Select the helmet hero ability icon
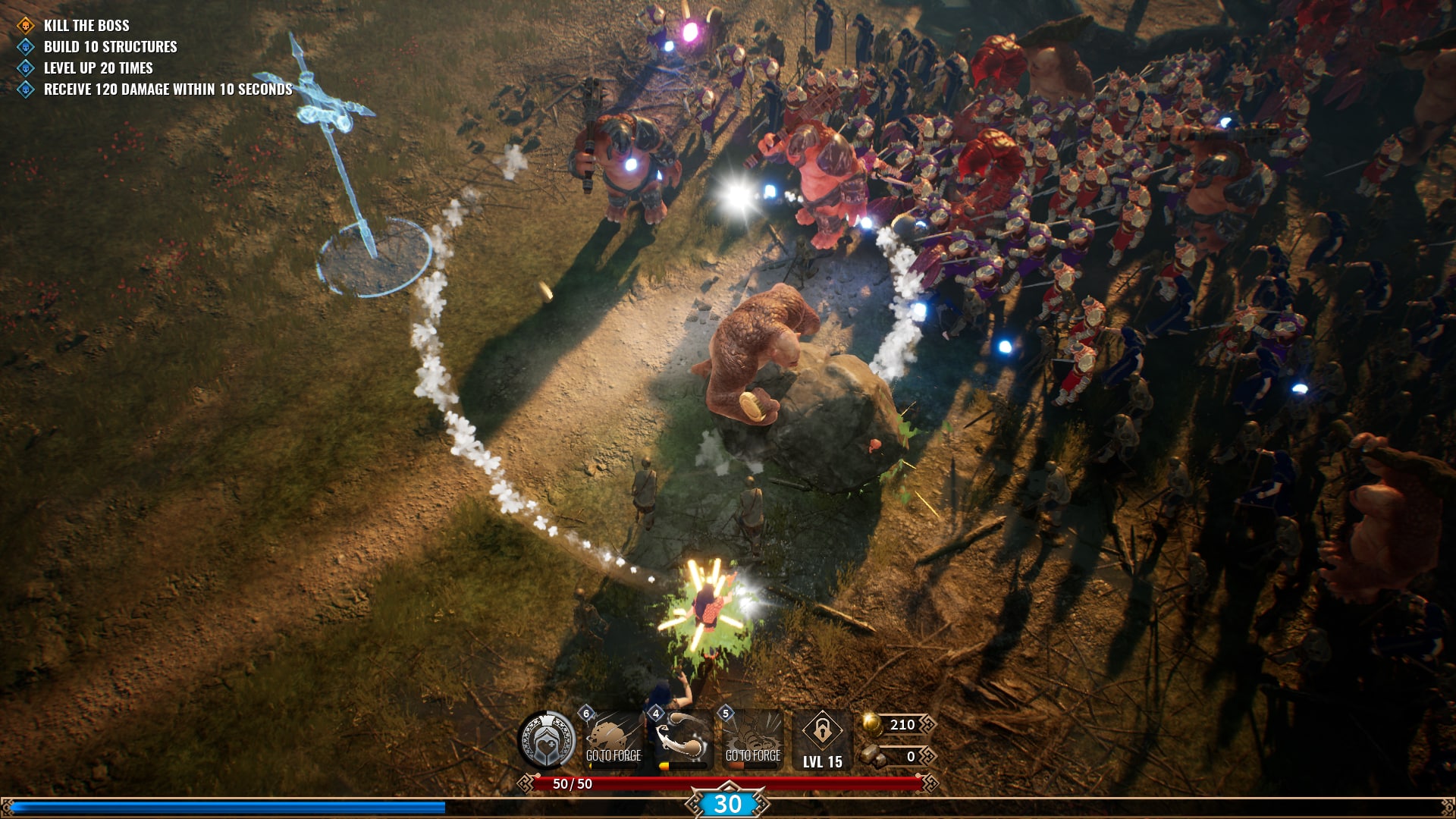 (x=546, y=741)
